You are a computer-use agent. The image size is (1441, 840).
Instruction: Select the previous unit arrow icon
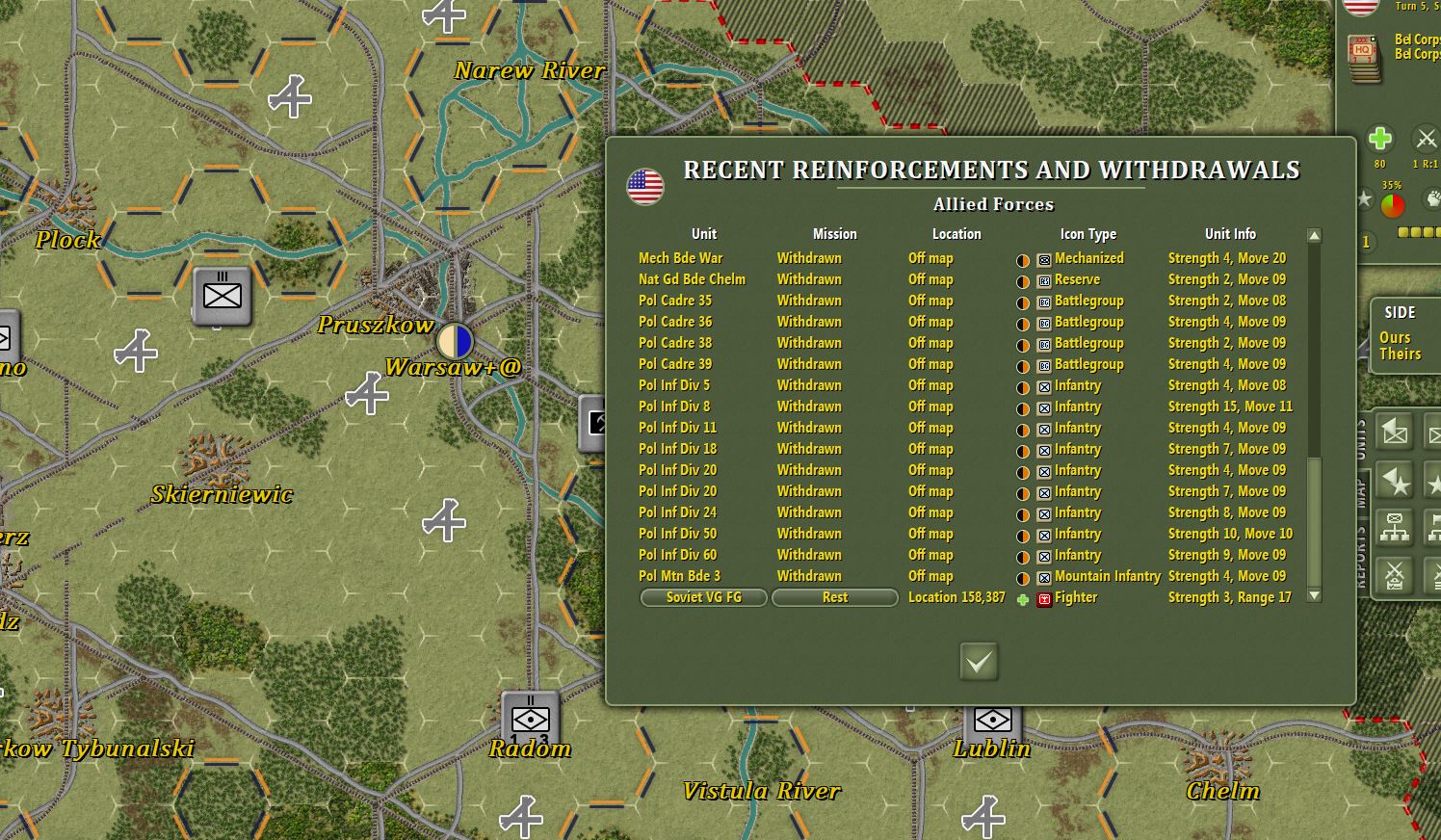click(1395, 432)
